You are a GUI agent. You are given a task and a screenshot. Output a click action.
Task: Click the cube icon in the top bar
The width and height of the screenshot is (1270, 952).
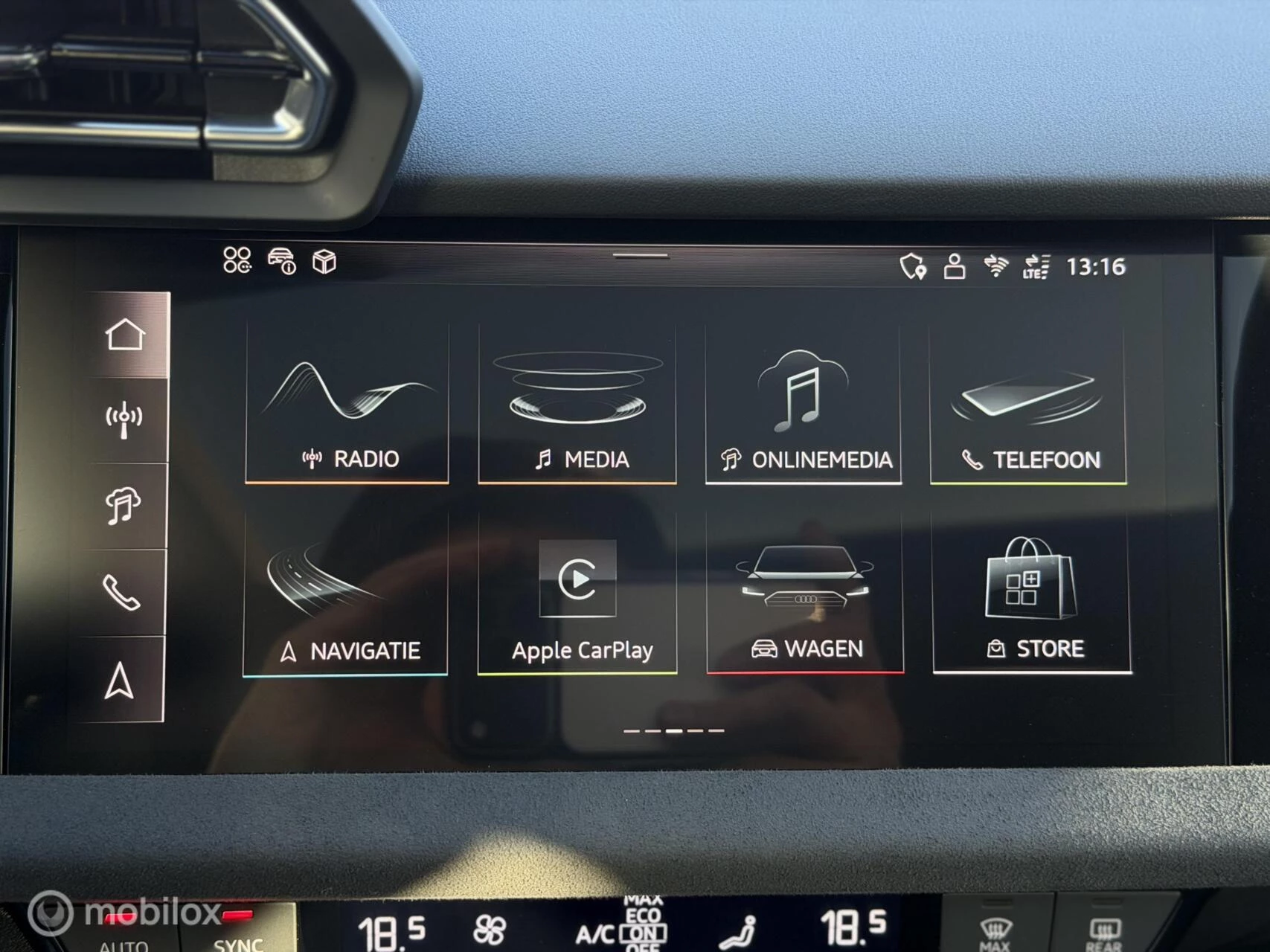(x=324, y=262)
